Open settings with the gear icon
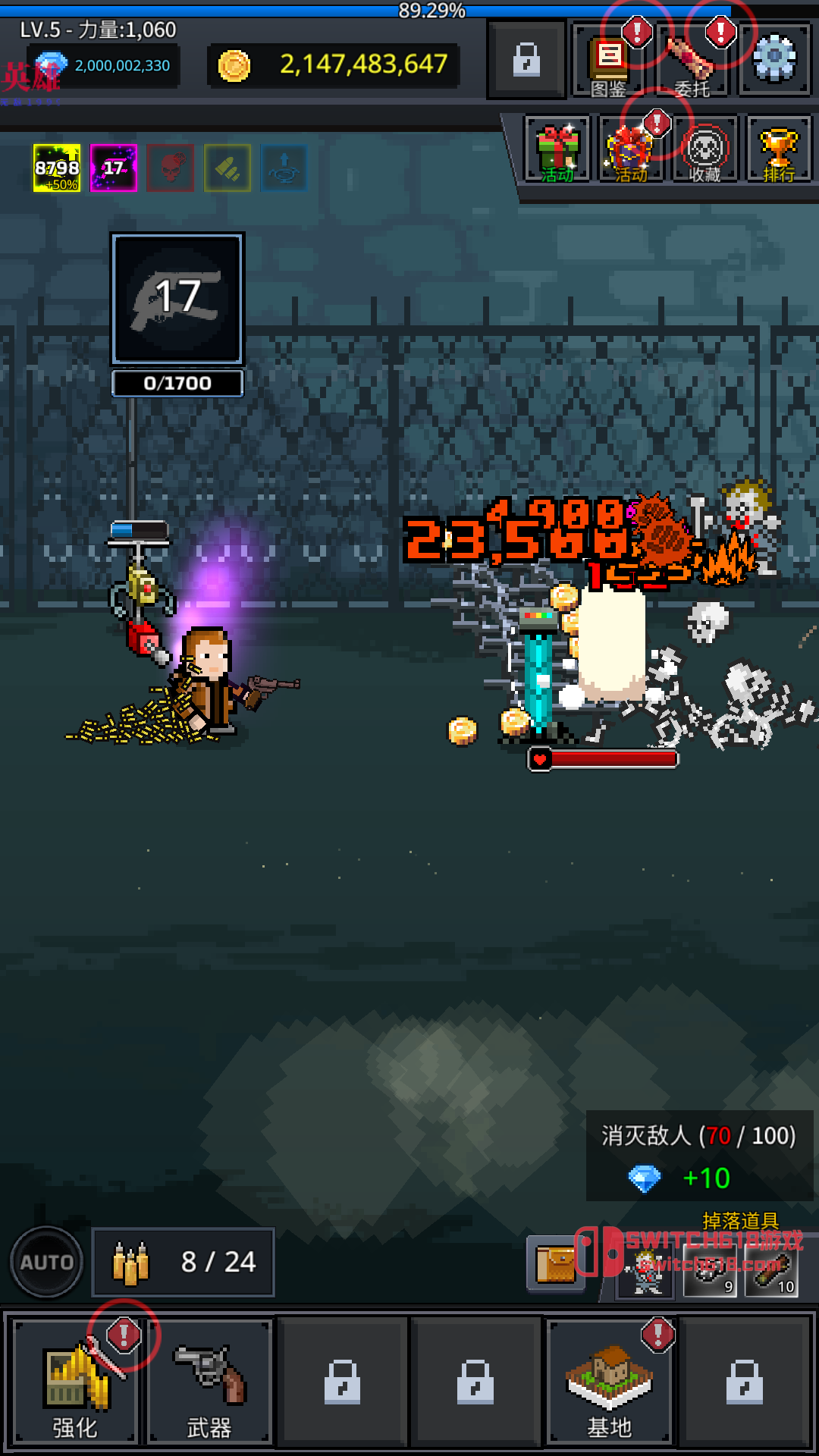 pos(774,59)
